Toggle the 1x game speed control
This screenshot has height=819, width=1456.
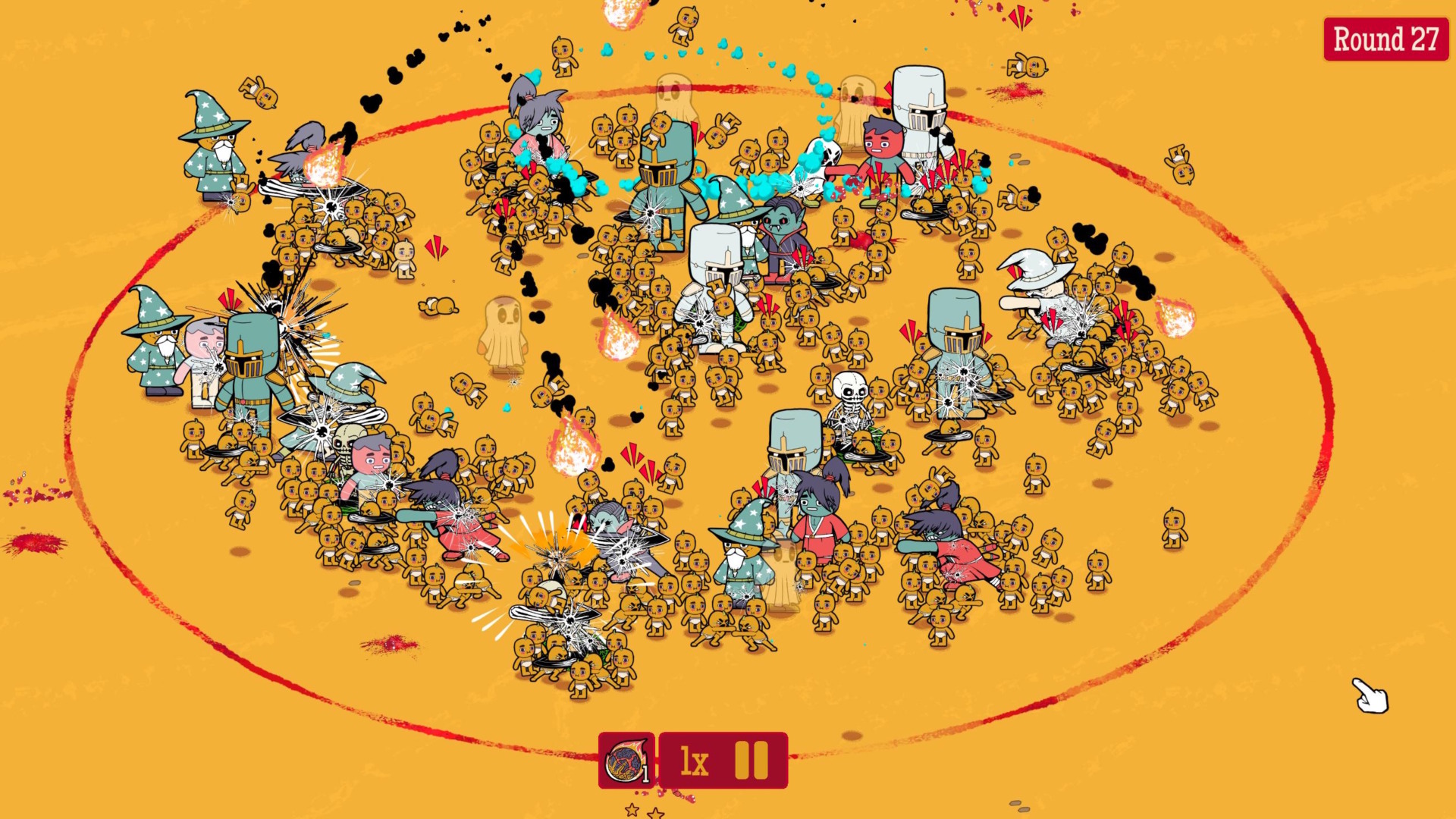click(x=694, y=762)
